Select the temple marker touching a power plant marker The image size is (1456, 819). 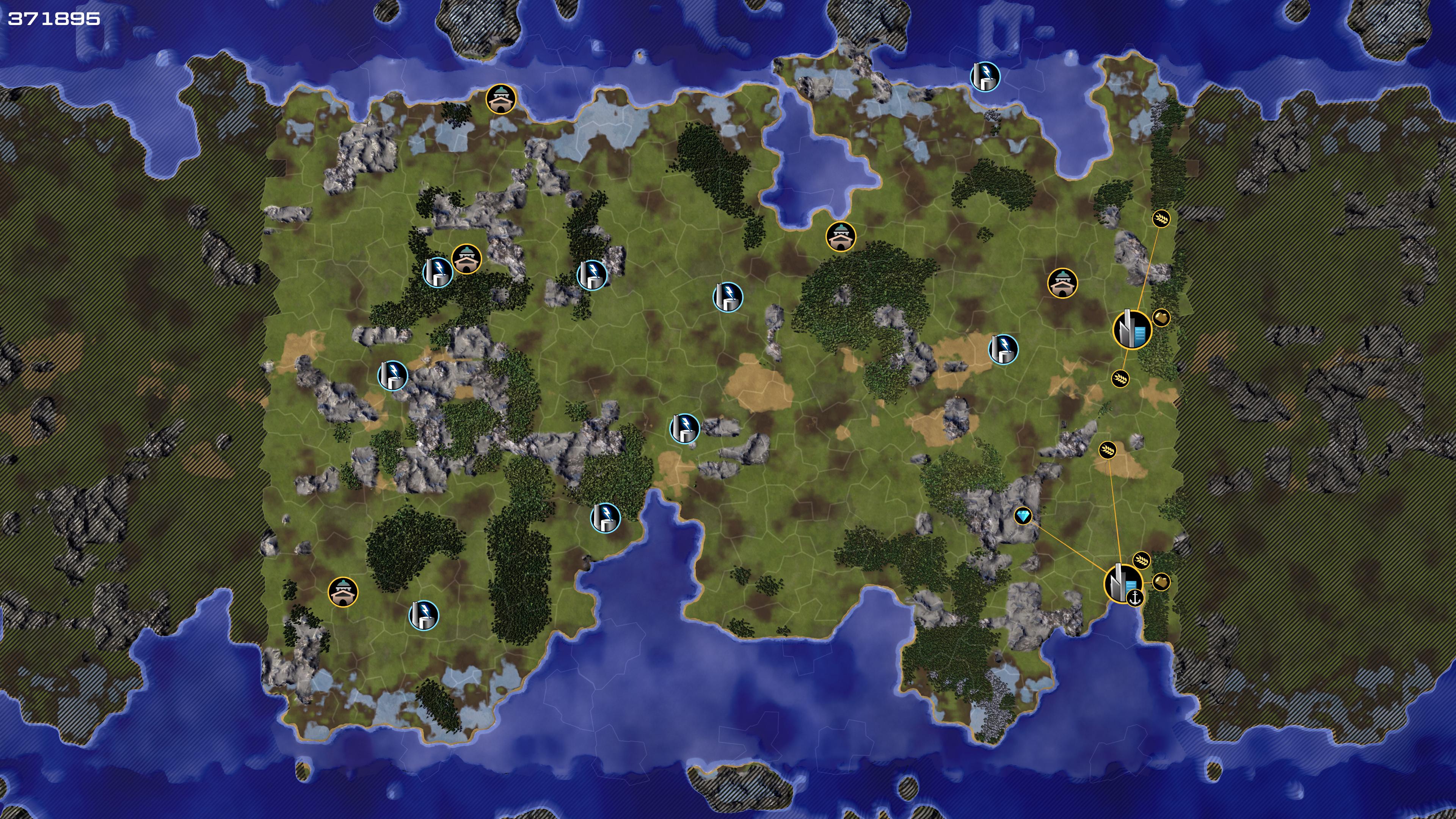(466, 259)
